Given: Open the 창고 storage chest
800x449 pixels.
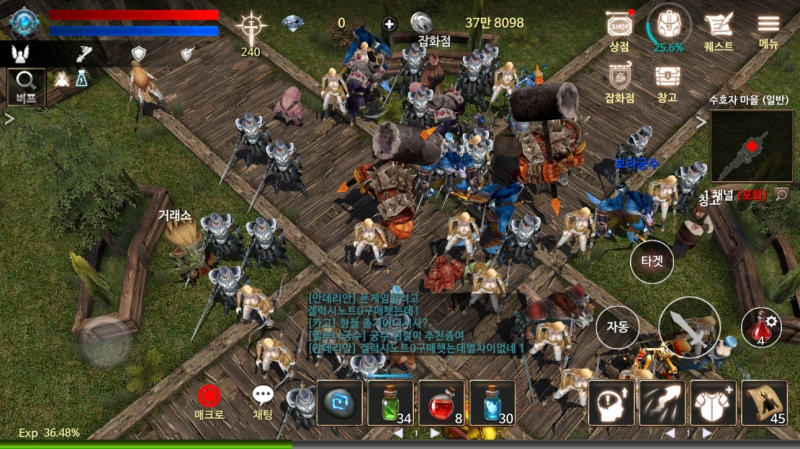Looking at the screenshot, I should [667, 80].
